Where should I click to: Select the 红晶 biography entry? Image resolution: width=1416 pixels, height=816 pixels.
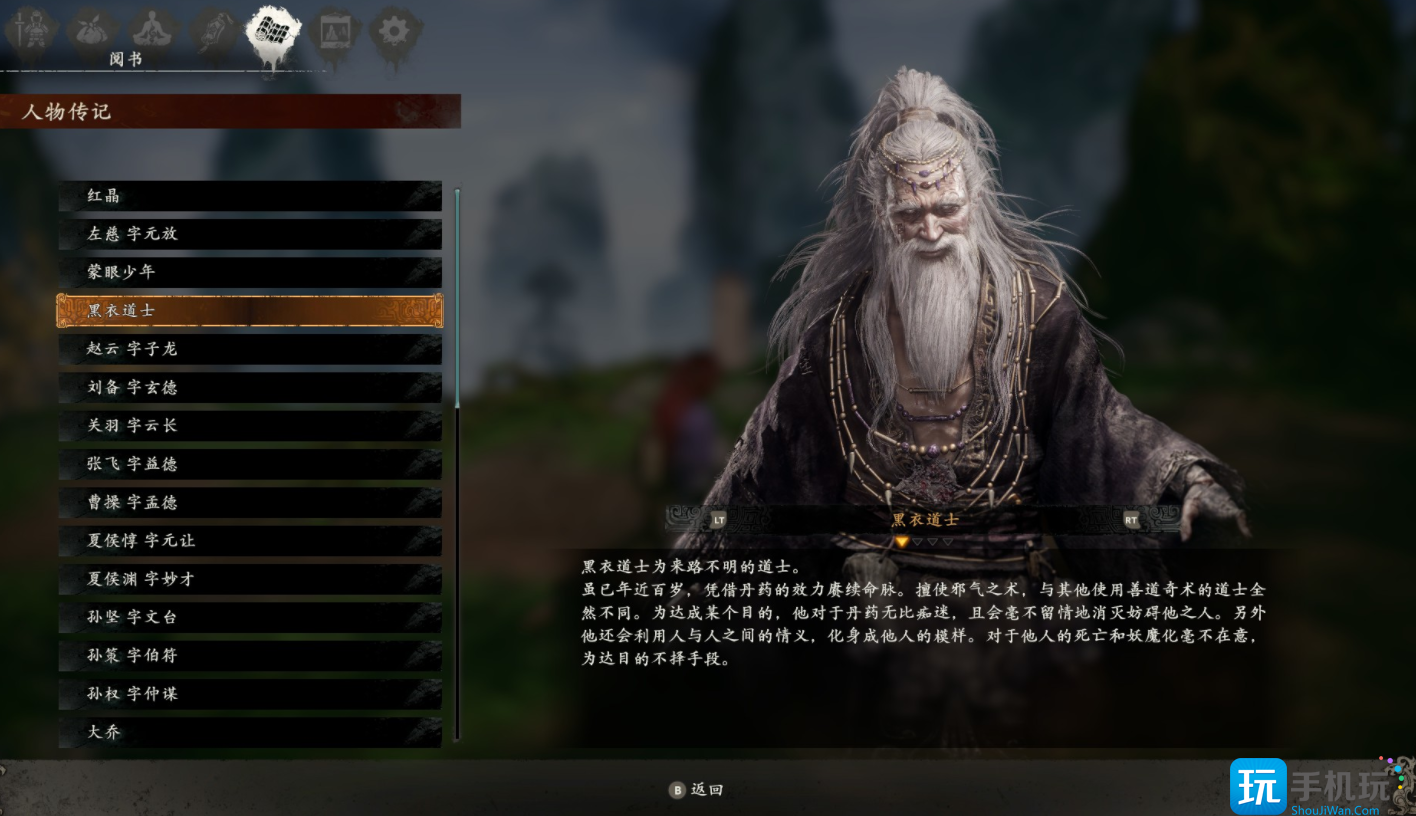pyautogui.click(x=250, y=196)
